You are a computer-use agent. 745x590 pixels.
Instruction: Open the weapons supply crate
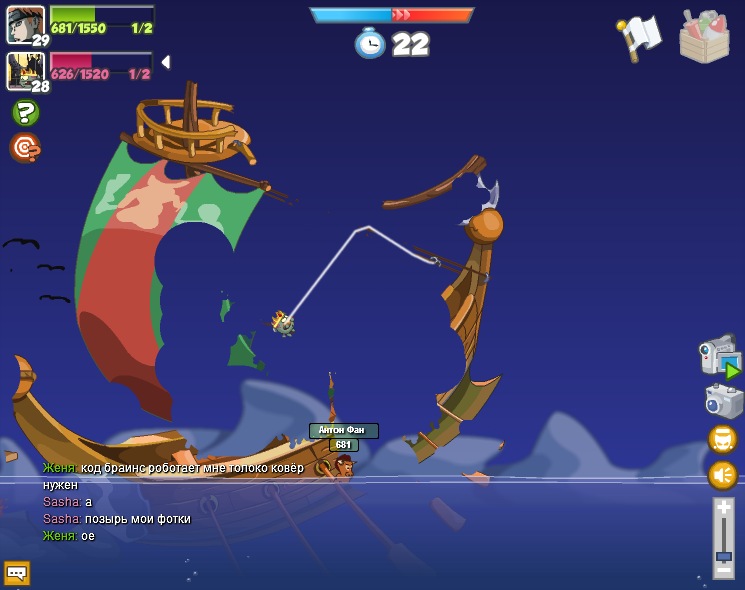pyautogui.click(x=704, y=37)
